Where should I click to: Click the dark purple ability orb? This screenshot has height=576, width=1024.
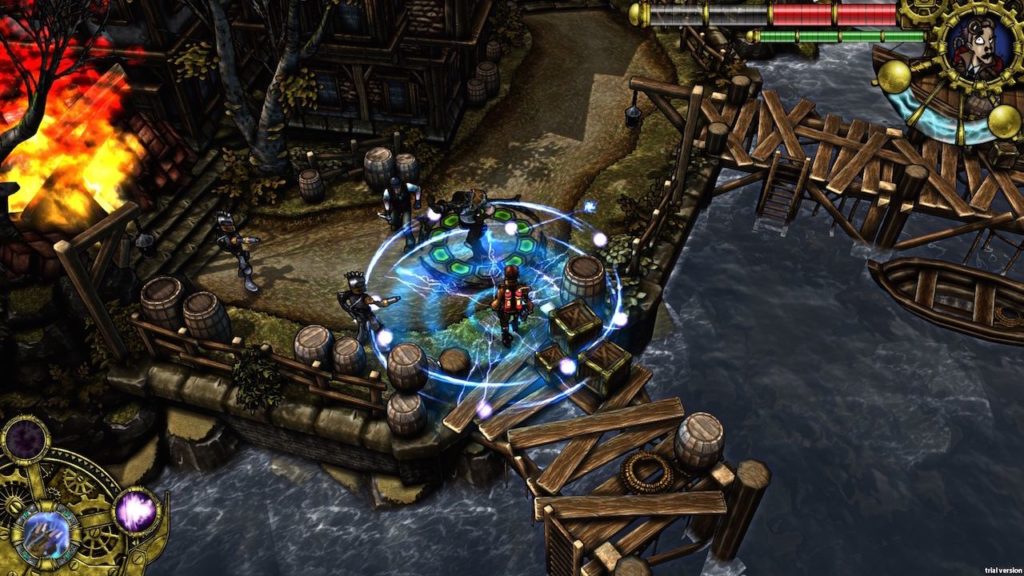(x=24, y=440)
